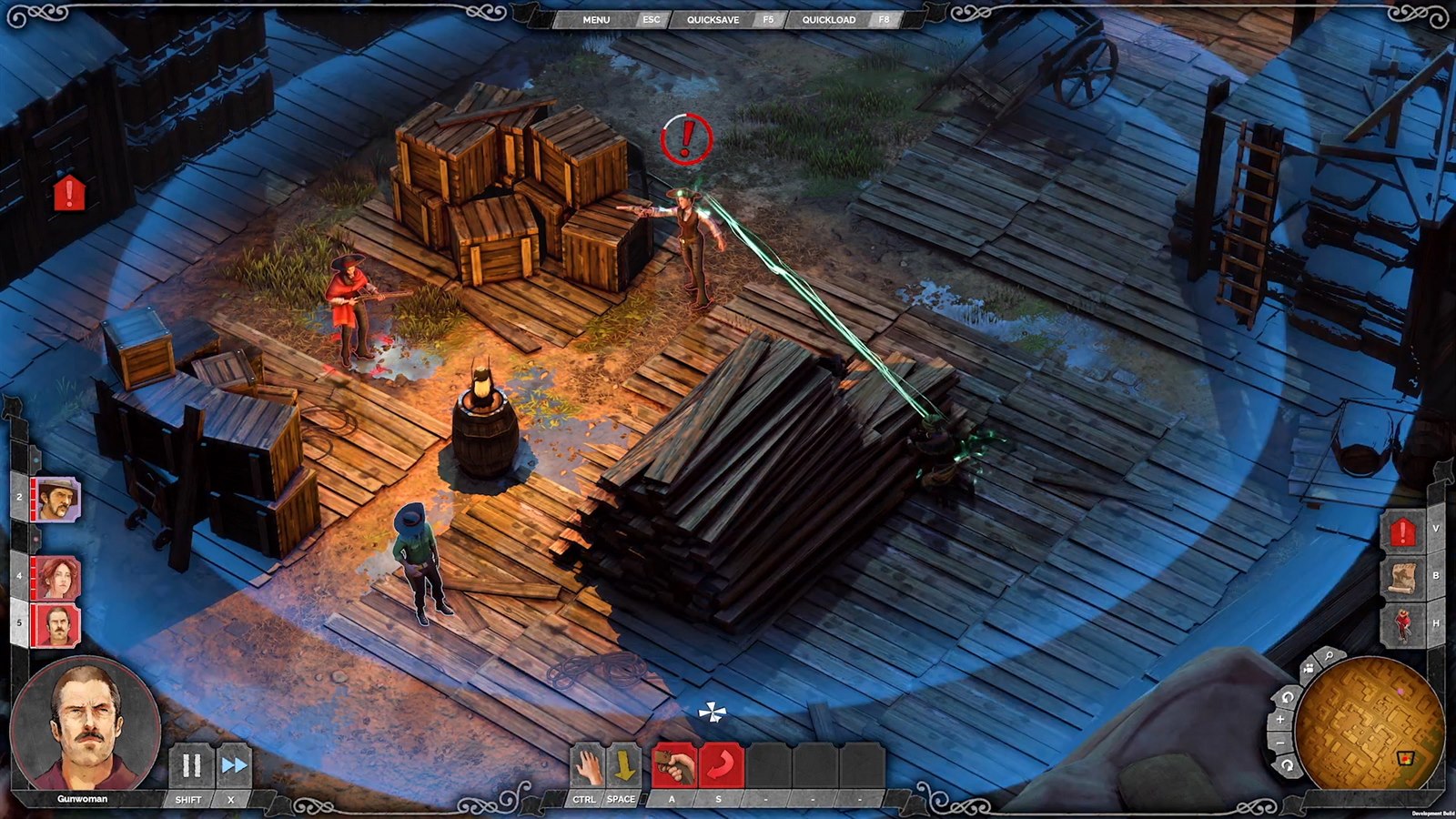Zoom in with the minimap plus button
Screen dimensions: 1456x819
1280,720
